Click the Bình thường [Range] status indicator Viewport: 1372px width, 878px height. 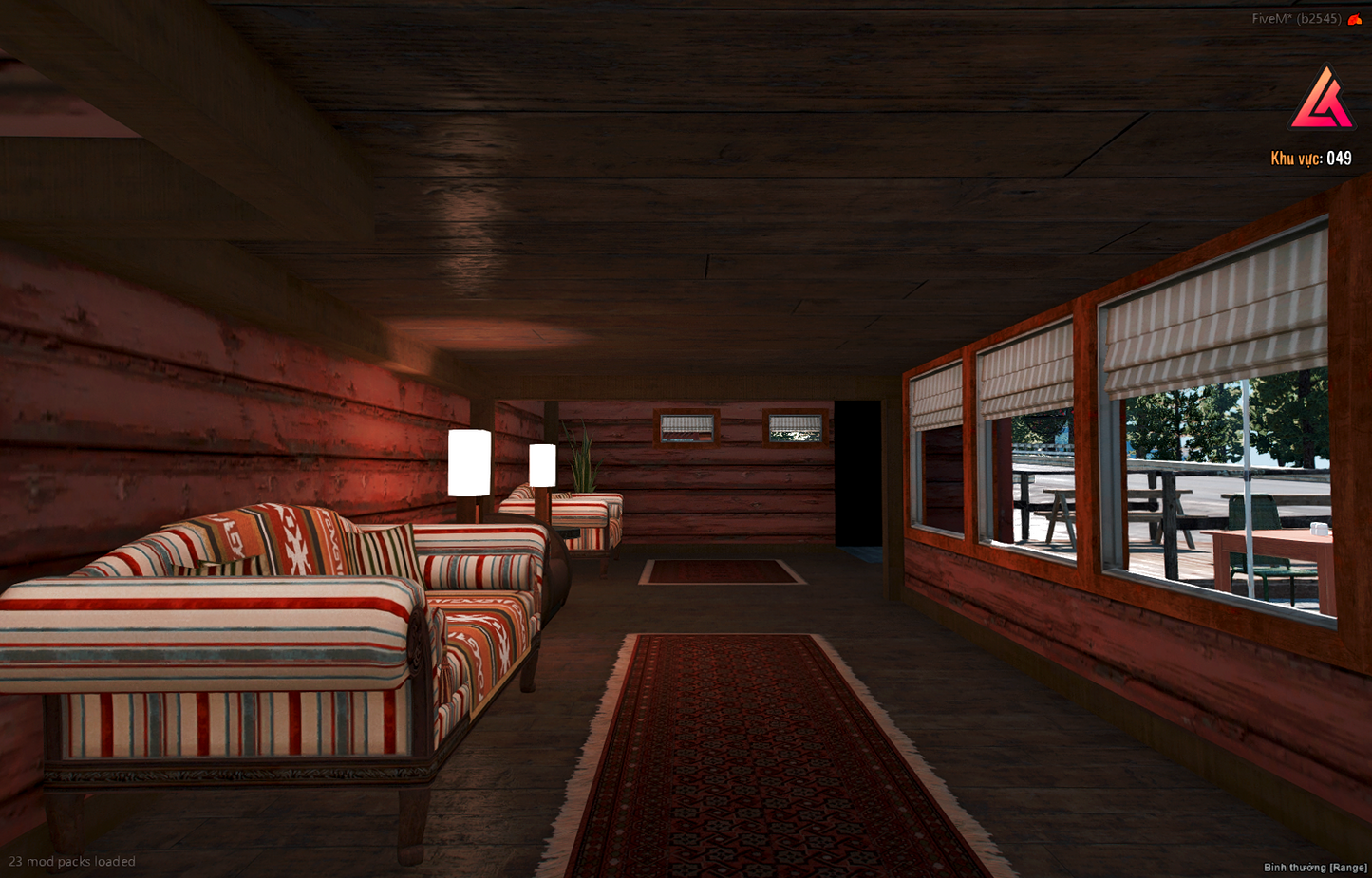[1313, 867]
